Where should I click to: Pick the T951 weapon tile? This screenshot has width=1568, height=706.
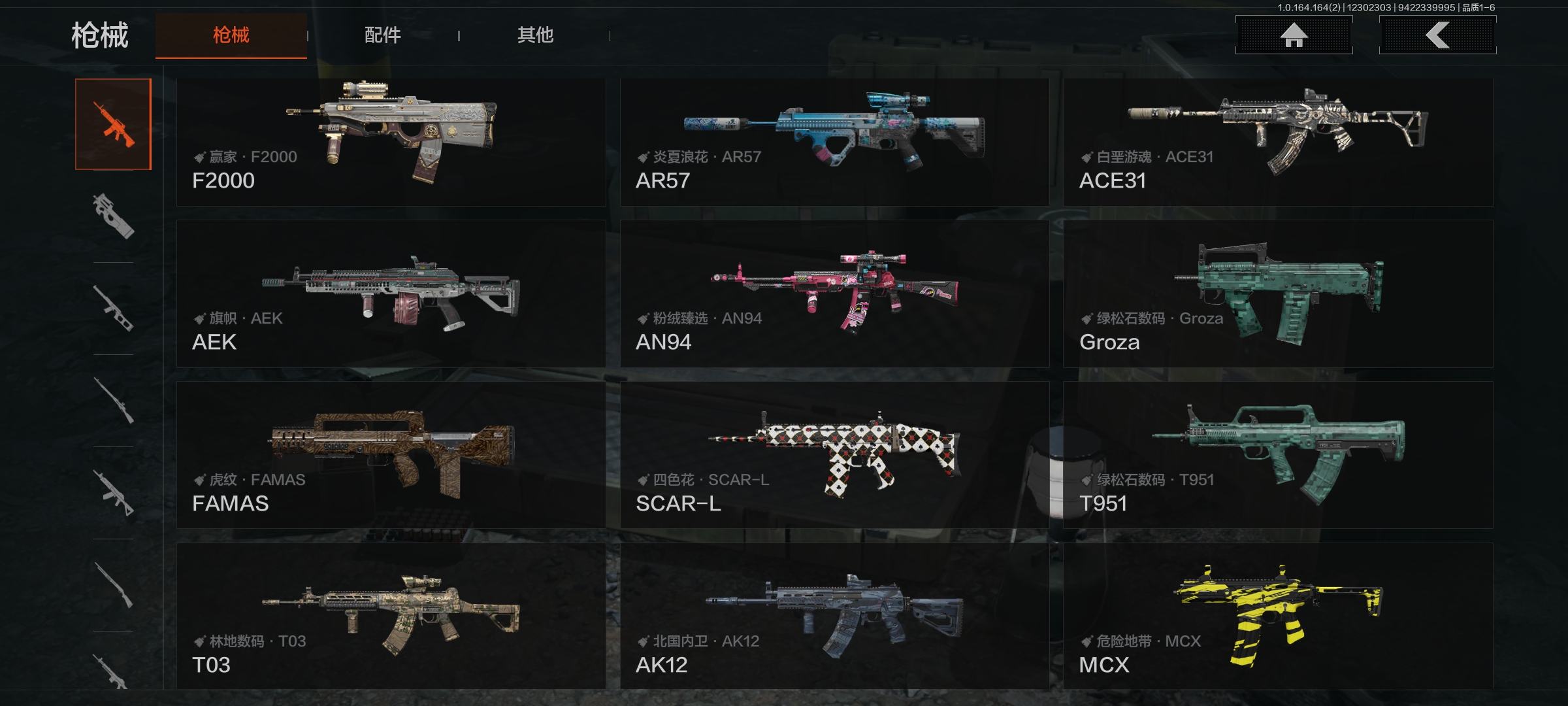tap(1278, 455)
